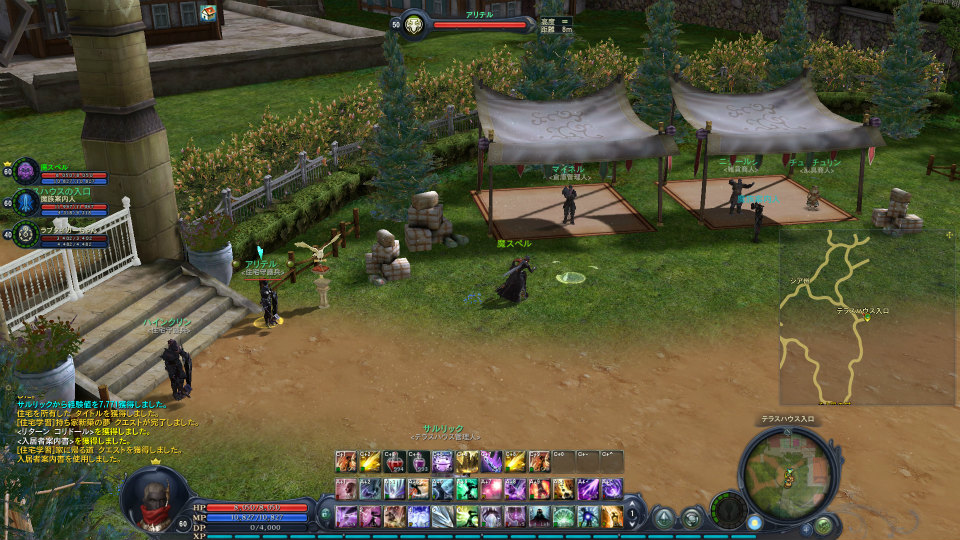960x540 pixels.
Task: Click the house icon buff at top
Action: point(208,12)
